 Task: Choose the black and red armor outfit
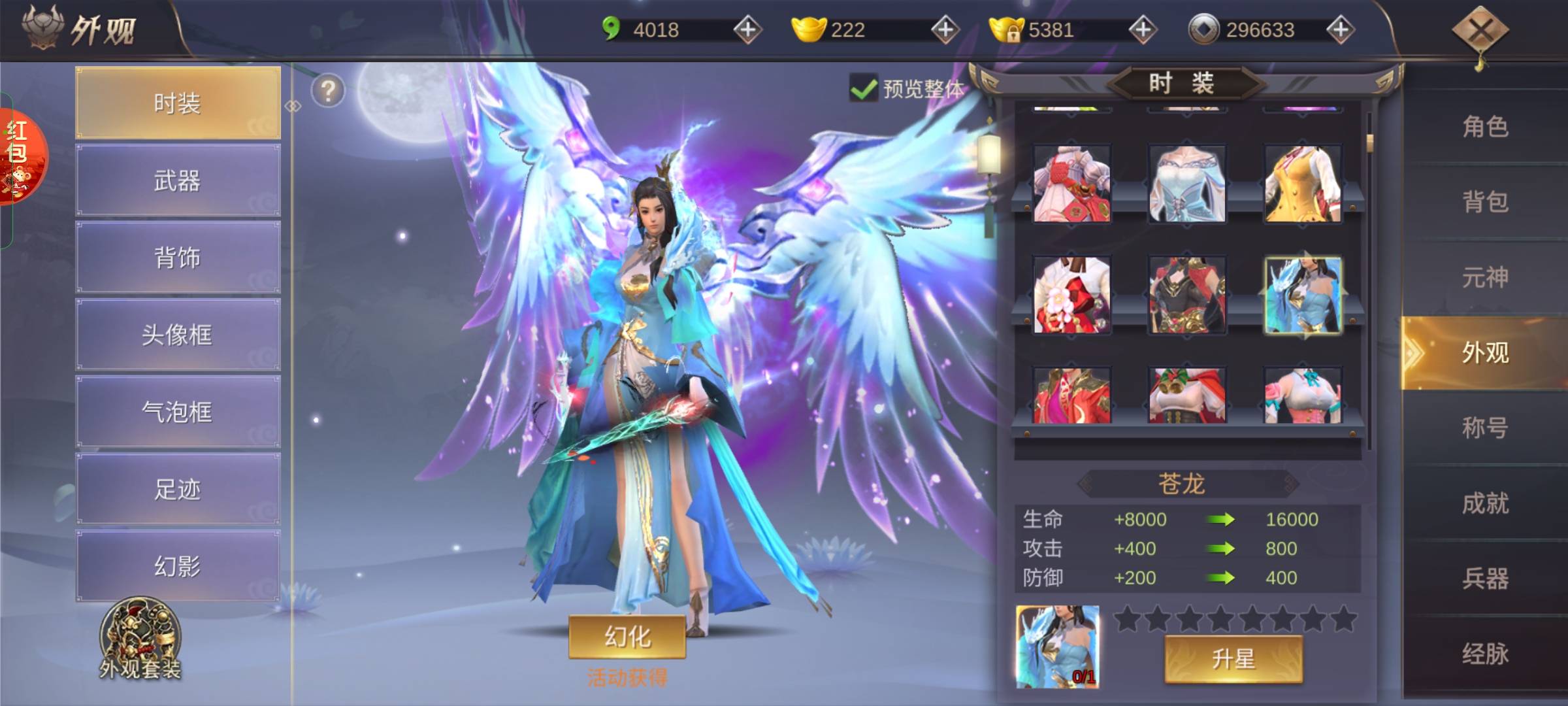[x=1187, y=295]
